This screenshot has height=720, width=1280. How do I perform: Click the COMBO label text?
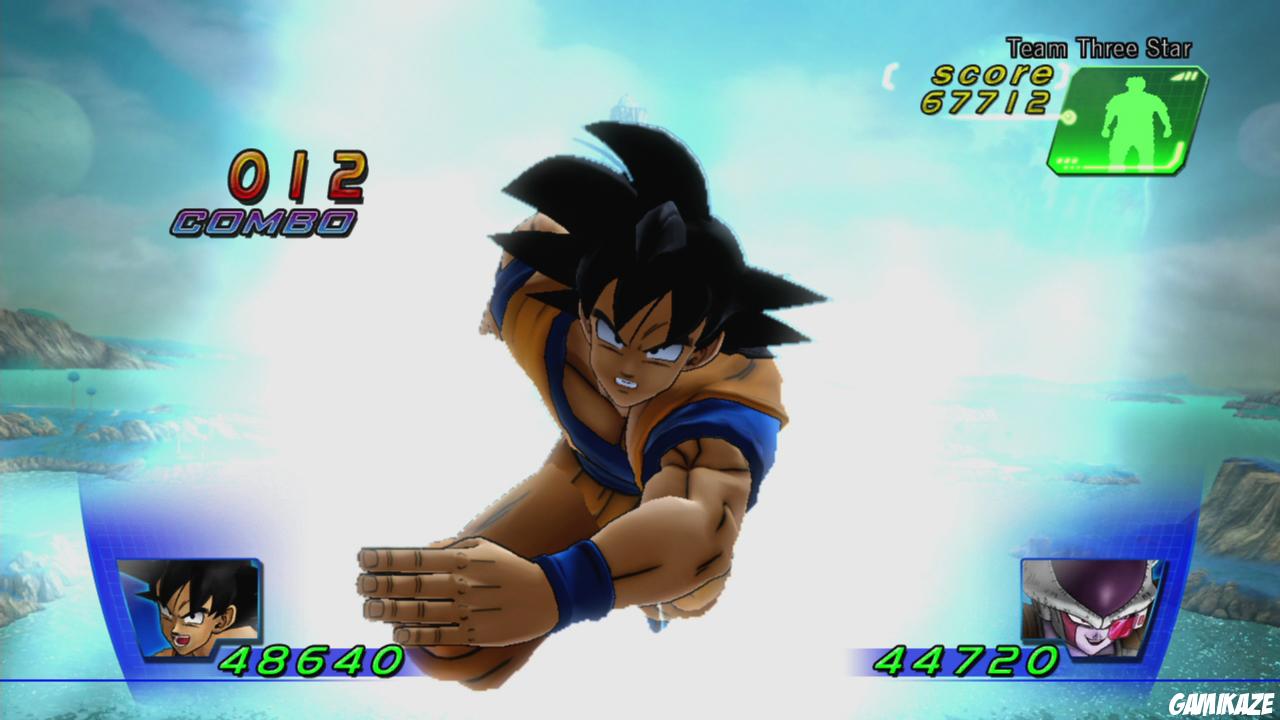click(x=263, y=220)
